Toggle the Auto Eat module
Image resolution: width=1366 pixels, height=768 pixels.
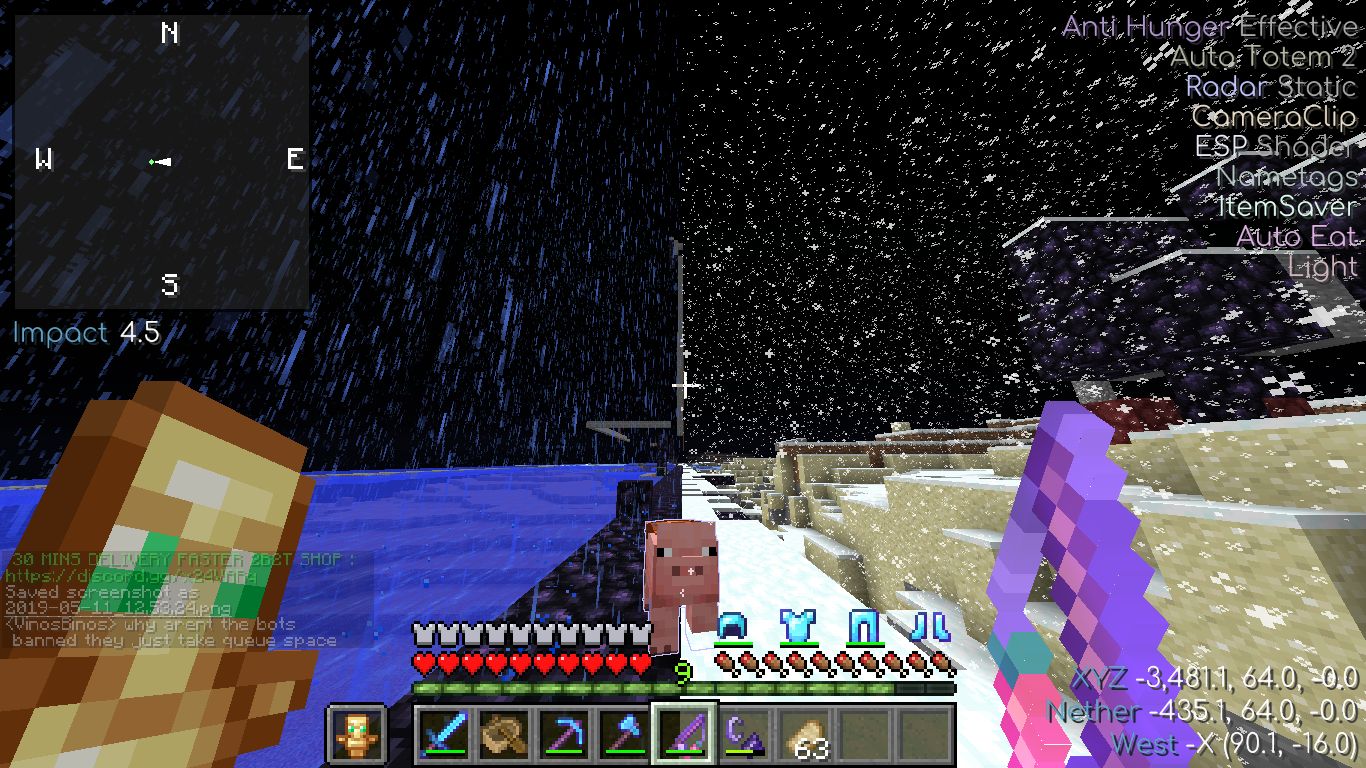[1297, 237]
